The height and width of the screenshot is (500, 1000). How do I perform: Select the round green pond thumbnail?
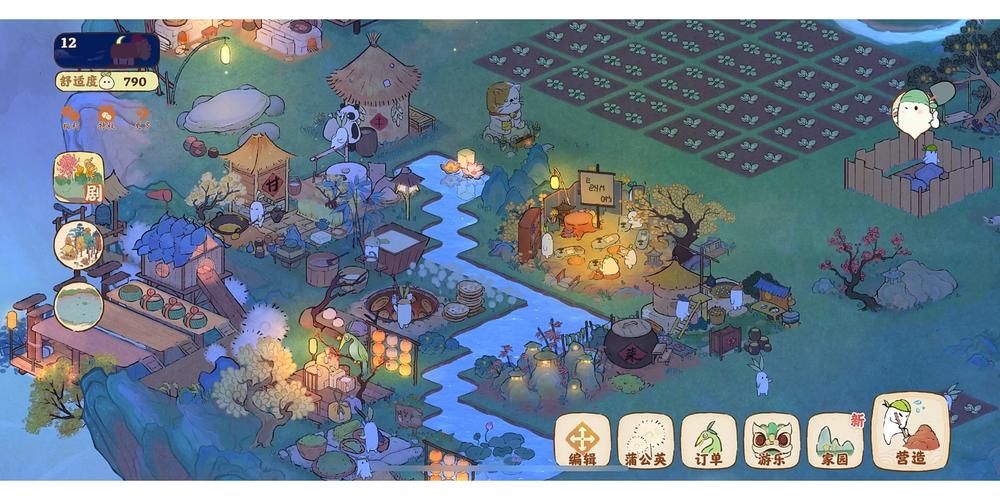tap(79, 306)
